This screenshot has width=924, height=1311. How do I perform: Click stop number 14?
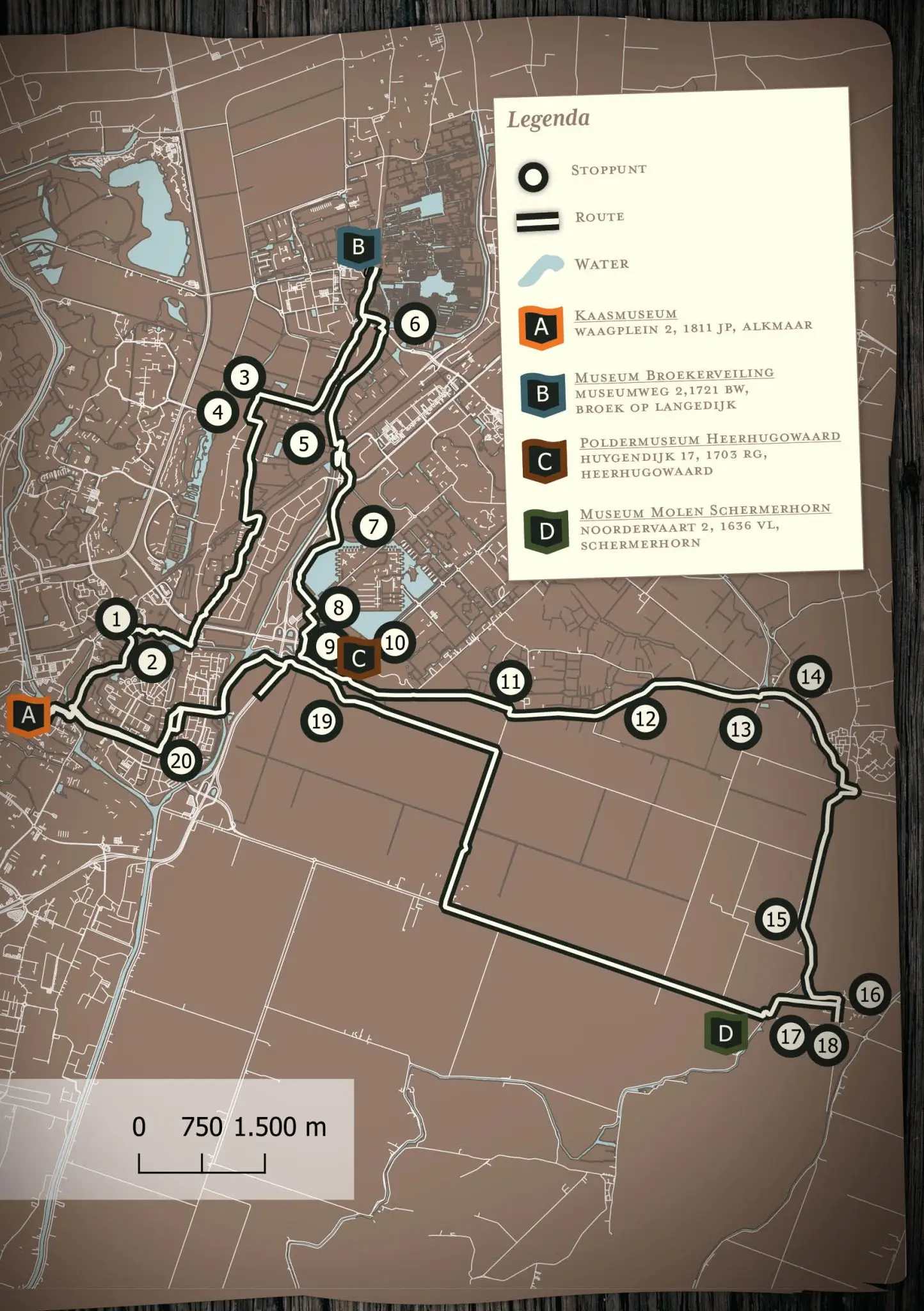(811, 677)
